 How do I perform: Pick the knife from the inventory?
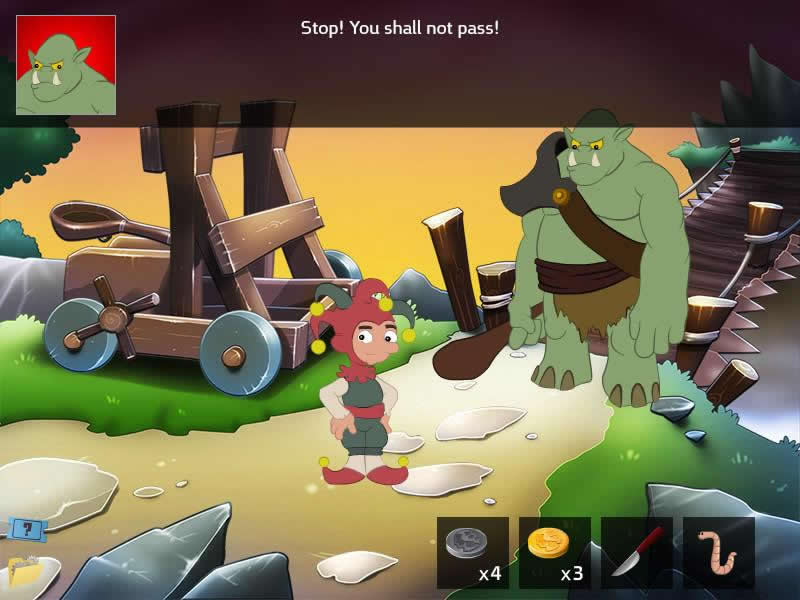[x=637, y=552]
